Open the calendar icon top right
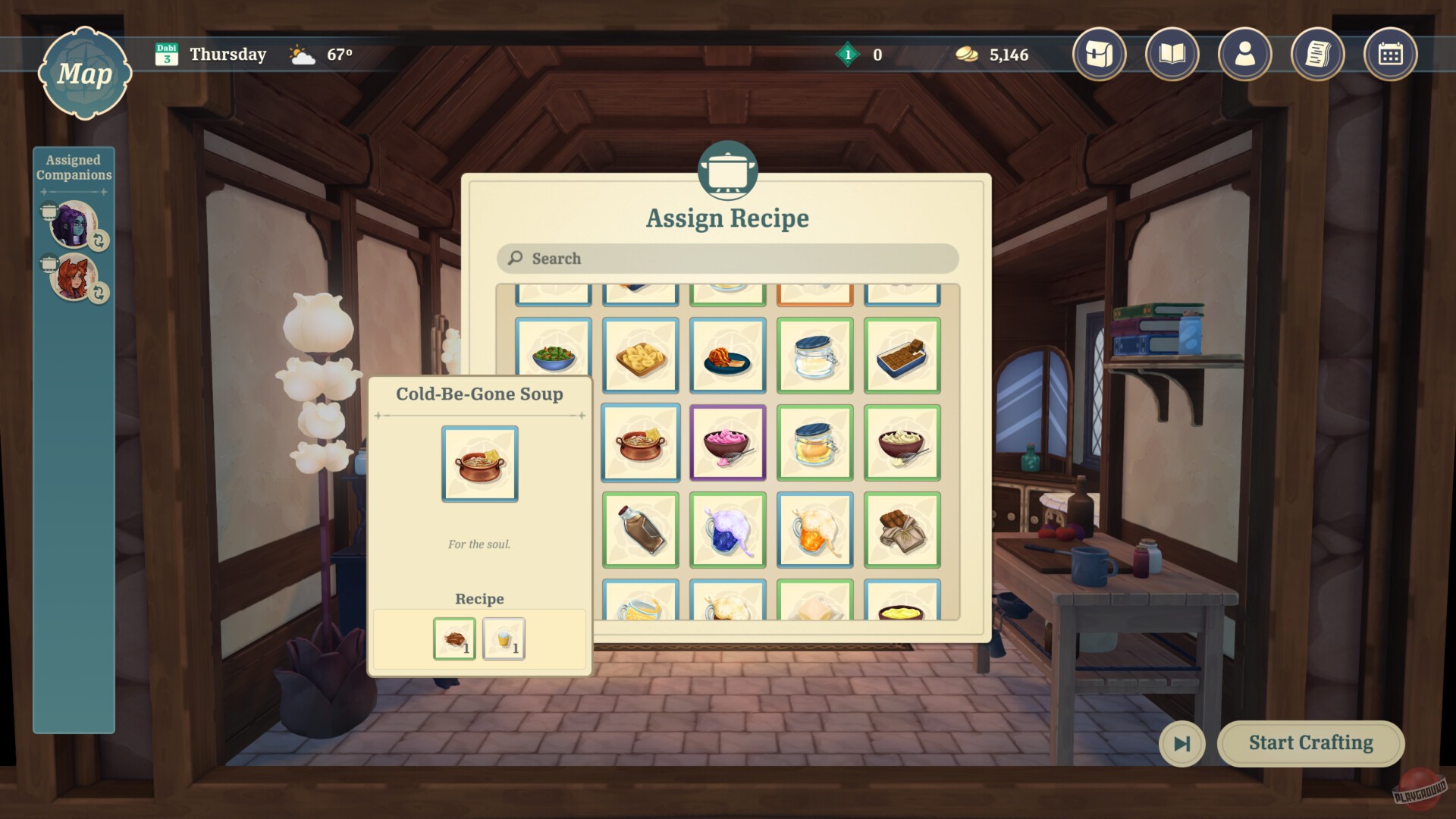Screen dimensions: 1456x819 [1390, 54]
